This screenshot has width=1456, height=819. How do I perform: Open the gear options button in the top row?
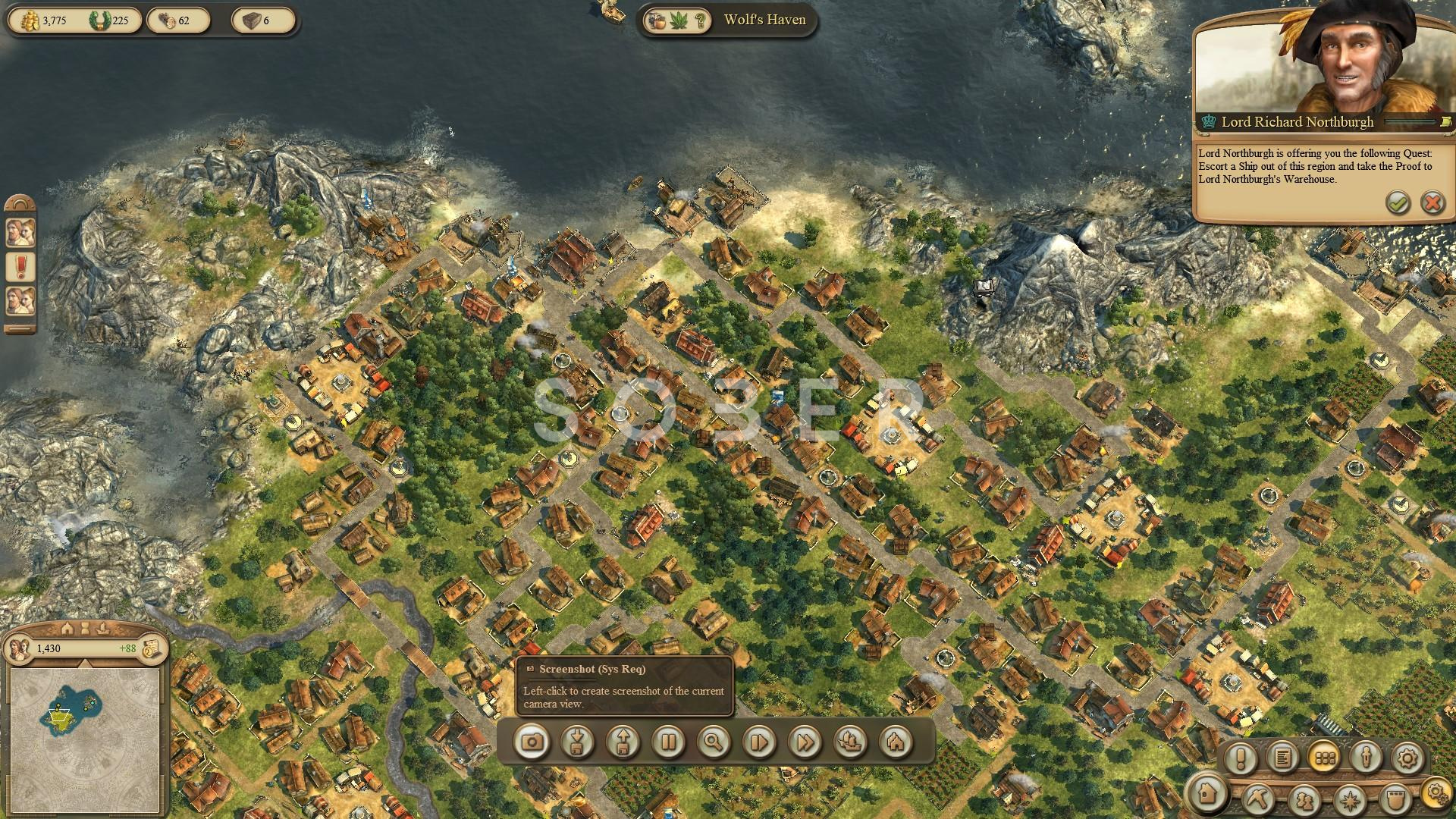point(1407,758)
